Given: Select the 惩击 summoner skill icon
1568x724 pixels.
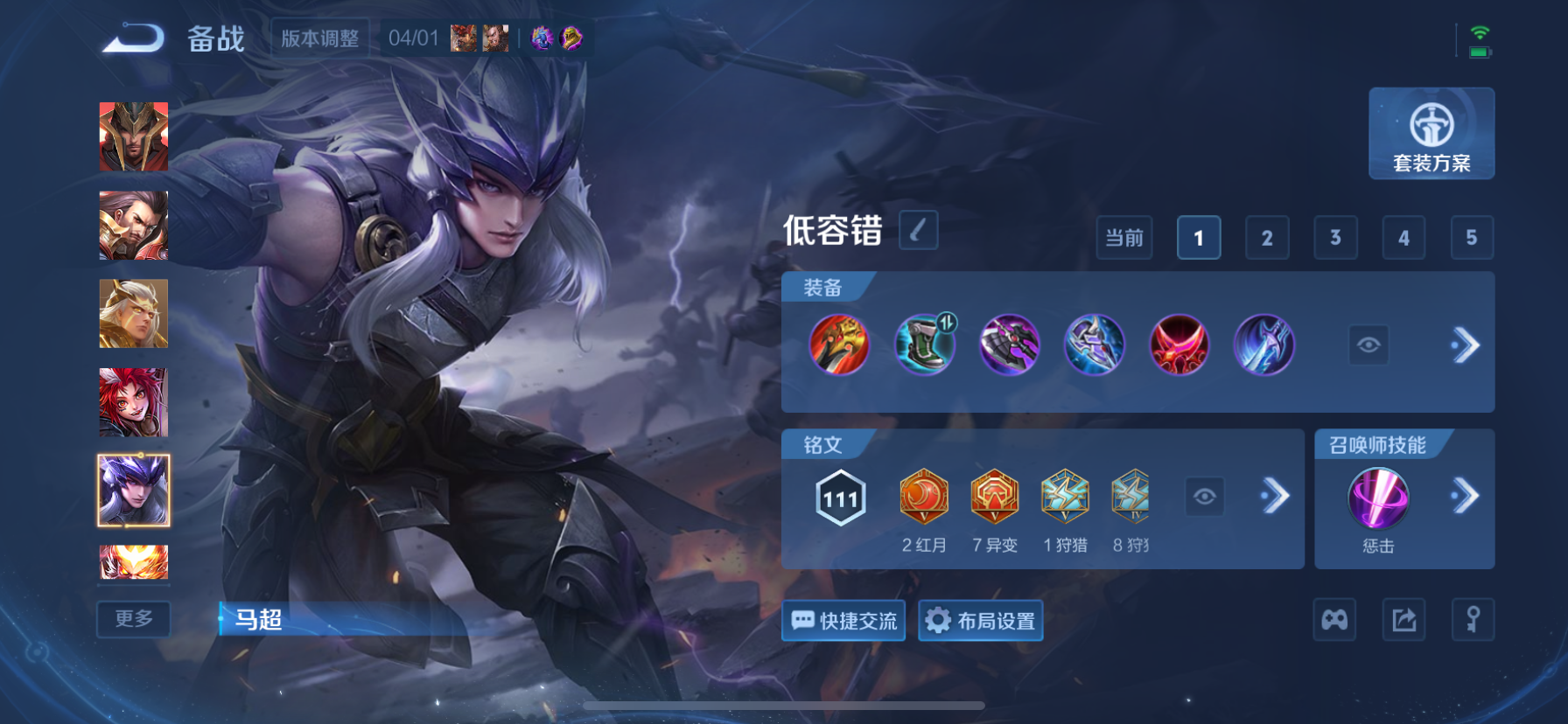Looking at the screenshot, I should pyautogui.click(x=1379, y=498).
